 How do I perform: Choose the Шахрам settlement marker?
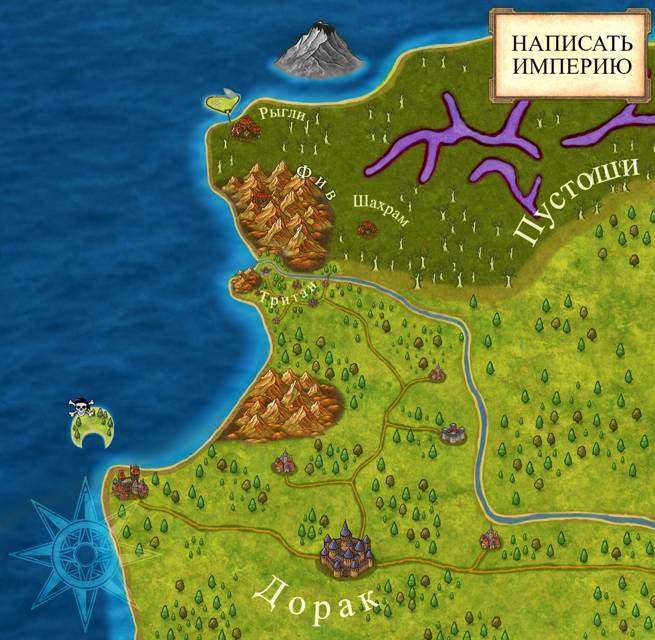click(x=366, y=228)
